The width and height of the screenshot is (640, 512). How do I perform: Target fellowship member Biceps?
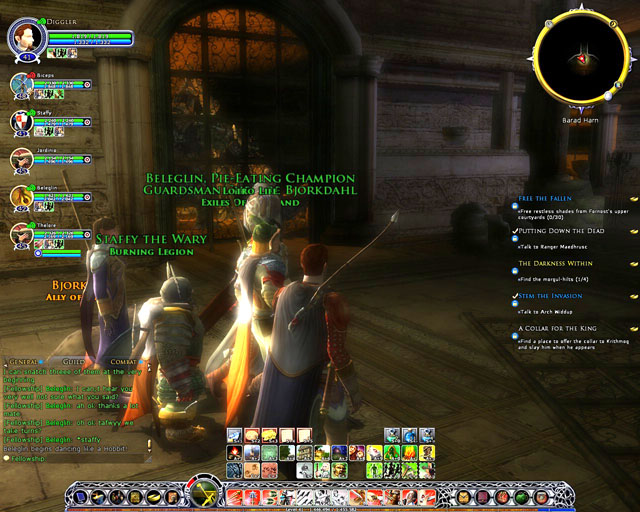[22, 85]
